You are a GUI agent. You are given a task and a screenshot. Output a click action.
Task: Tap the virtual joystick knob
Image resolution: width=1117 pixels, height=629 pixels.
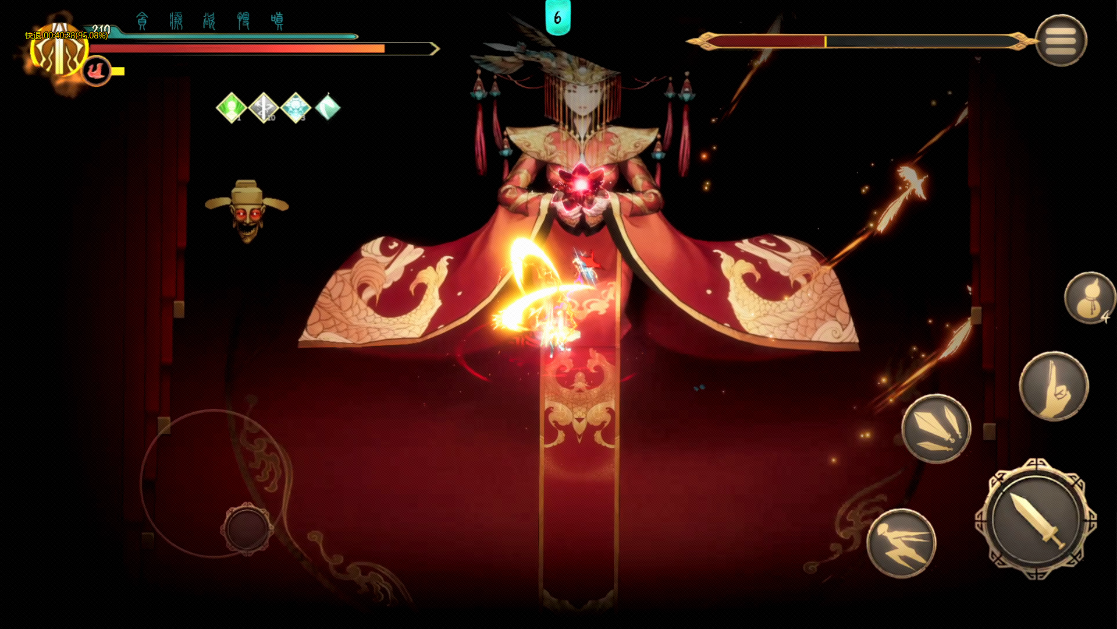click(246, 528)
